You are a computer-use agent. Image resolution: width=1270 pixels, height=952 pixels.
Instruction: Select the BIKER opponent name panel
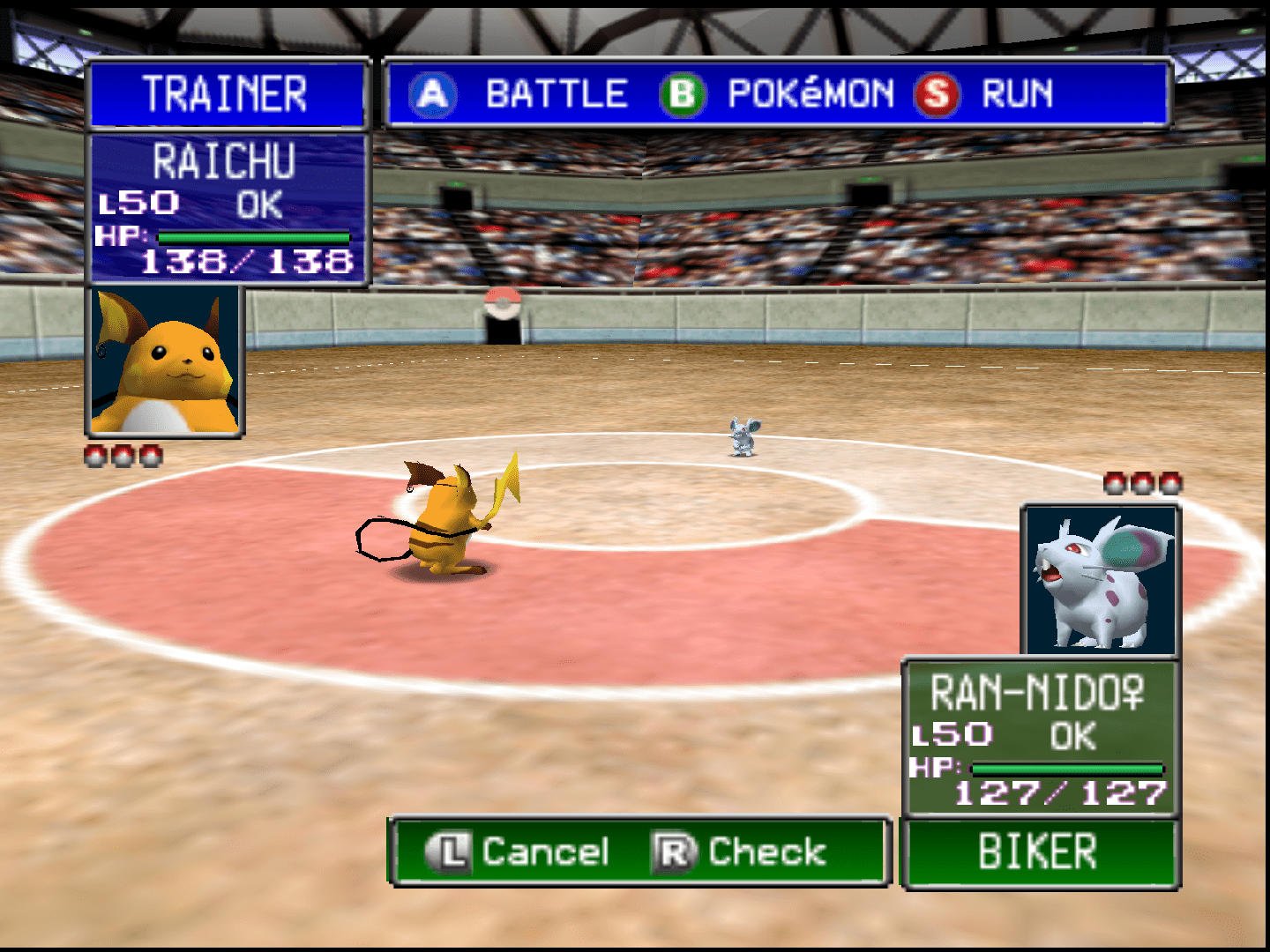pos(1040,852)
